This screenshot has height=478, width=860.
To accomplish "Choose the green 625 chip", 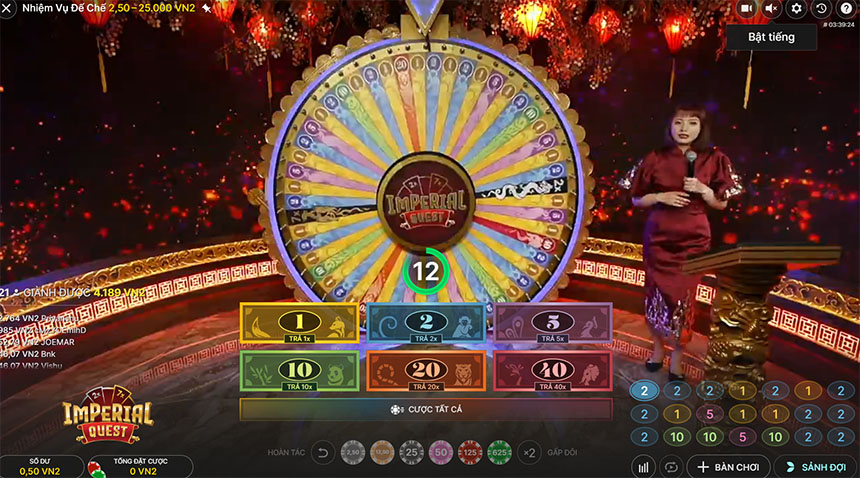I will coord(499,453).
